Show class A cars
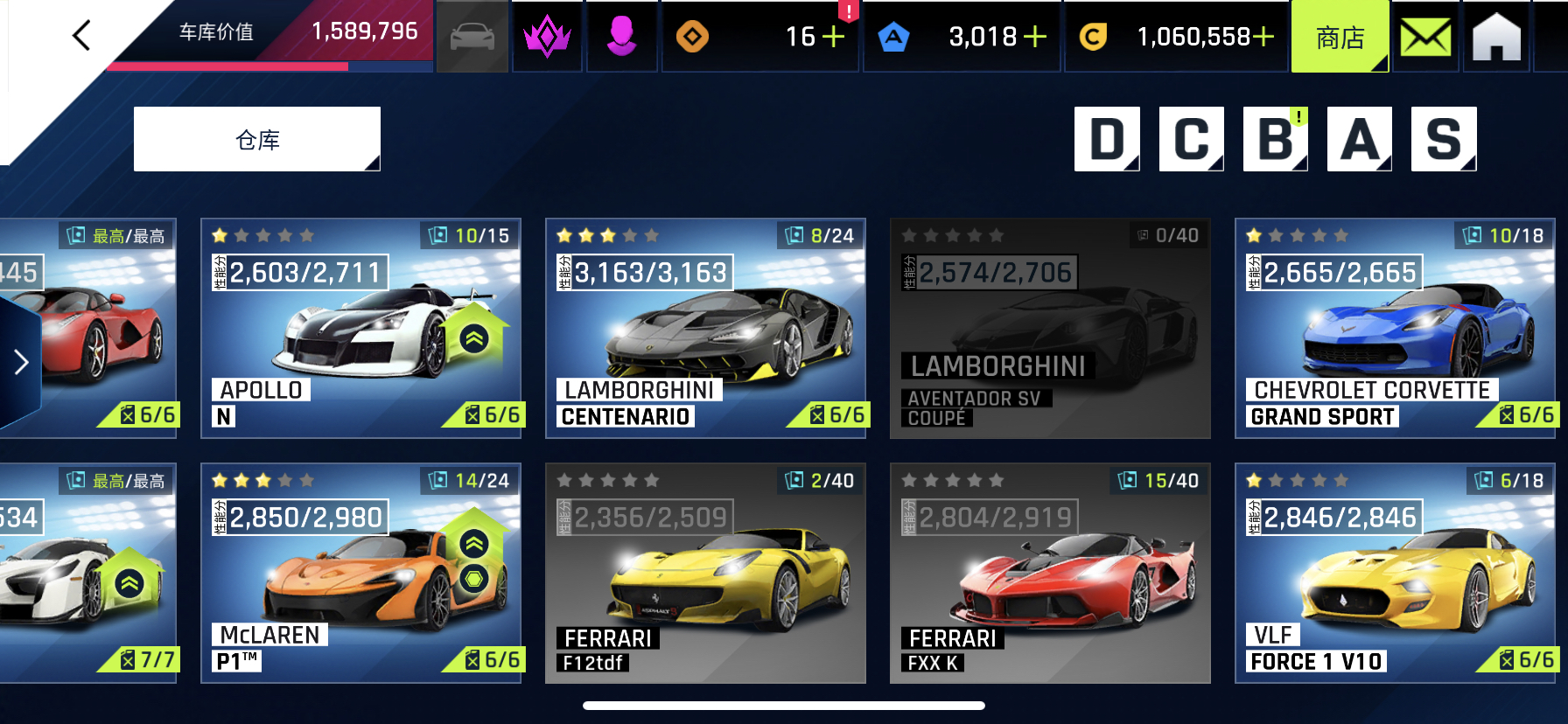This screenshot has width=1568, height=724. pyautogui.click(x=1359, y=139)
